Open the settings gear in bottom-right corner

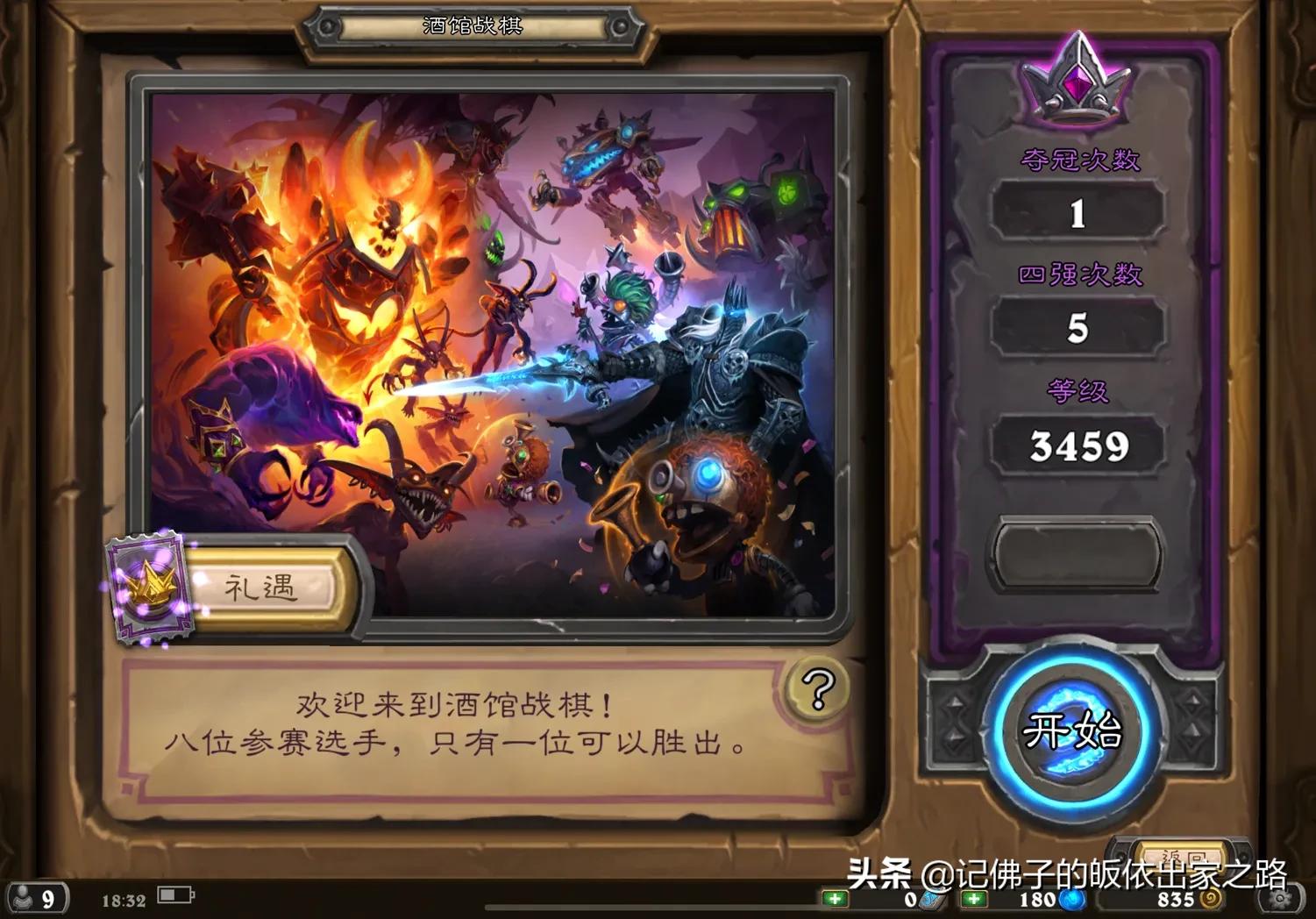(1279, 898)
